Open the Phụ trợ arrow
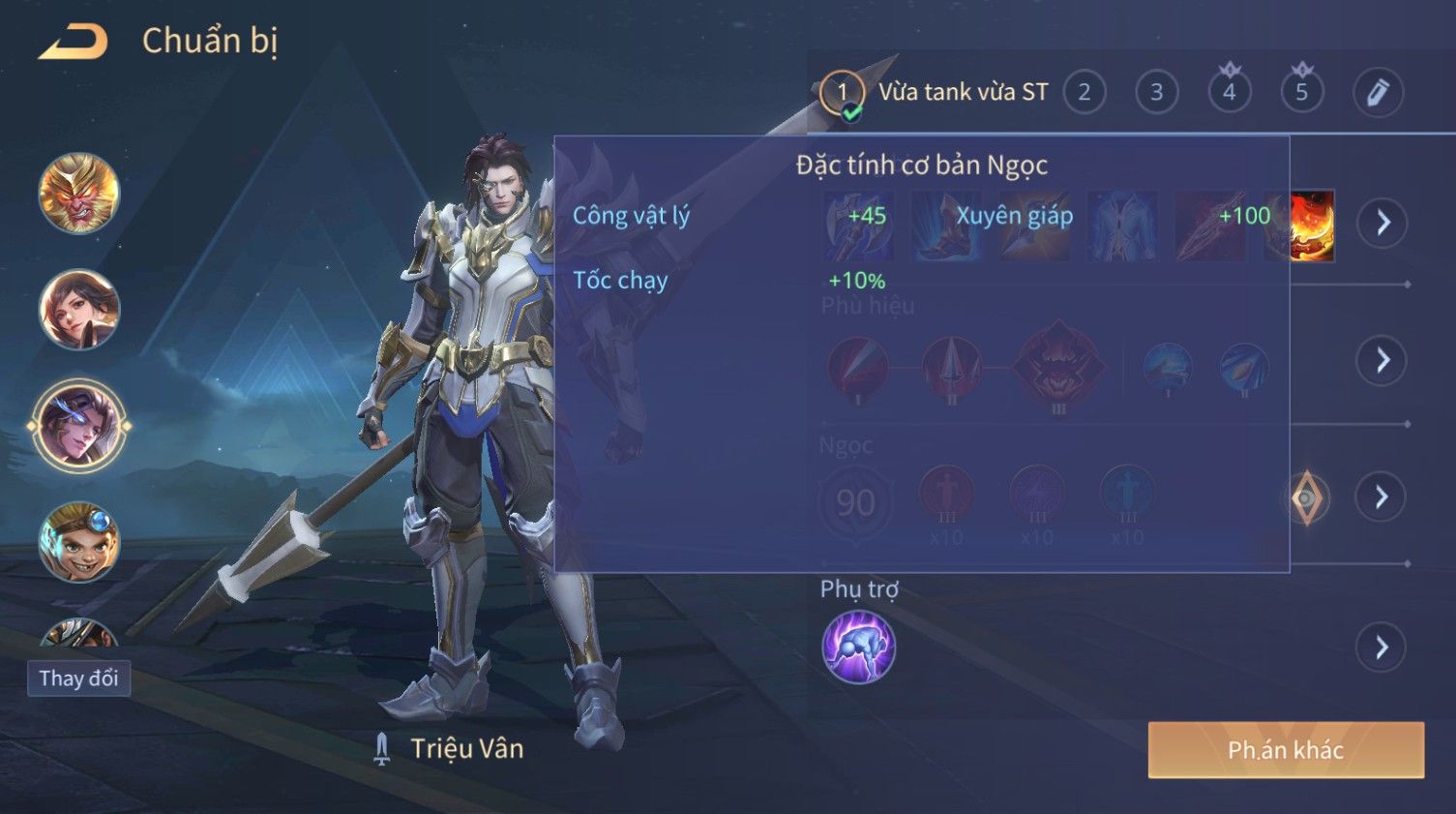Viewport: 1456px width, 814px height. click(x=1382, y=648)
